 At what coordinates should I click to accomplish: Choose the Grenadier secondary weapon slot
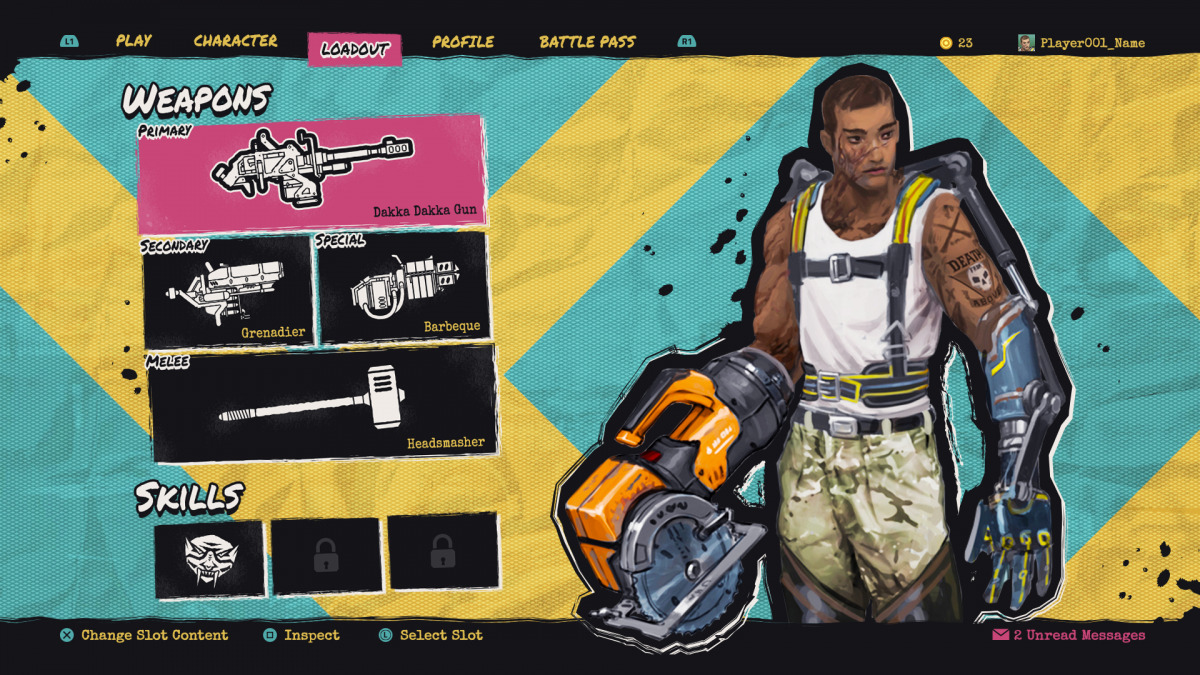tap(227, 291)
